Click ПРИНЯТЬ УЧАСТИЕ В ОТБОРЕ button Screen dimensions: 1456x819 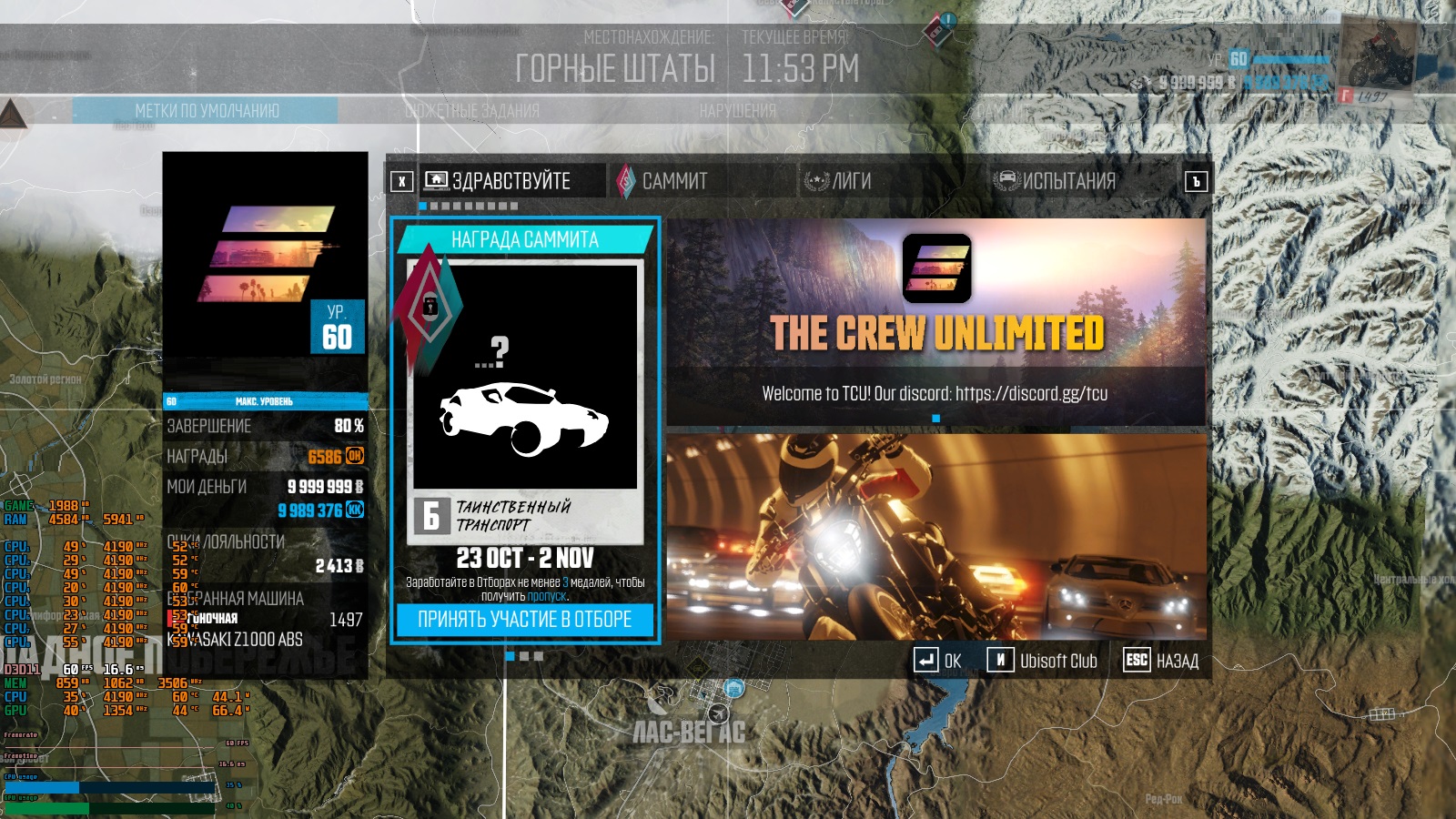(x=525, y=620)
